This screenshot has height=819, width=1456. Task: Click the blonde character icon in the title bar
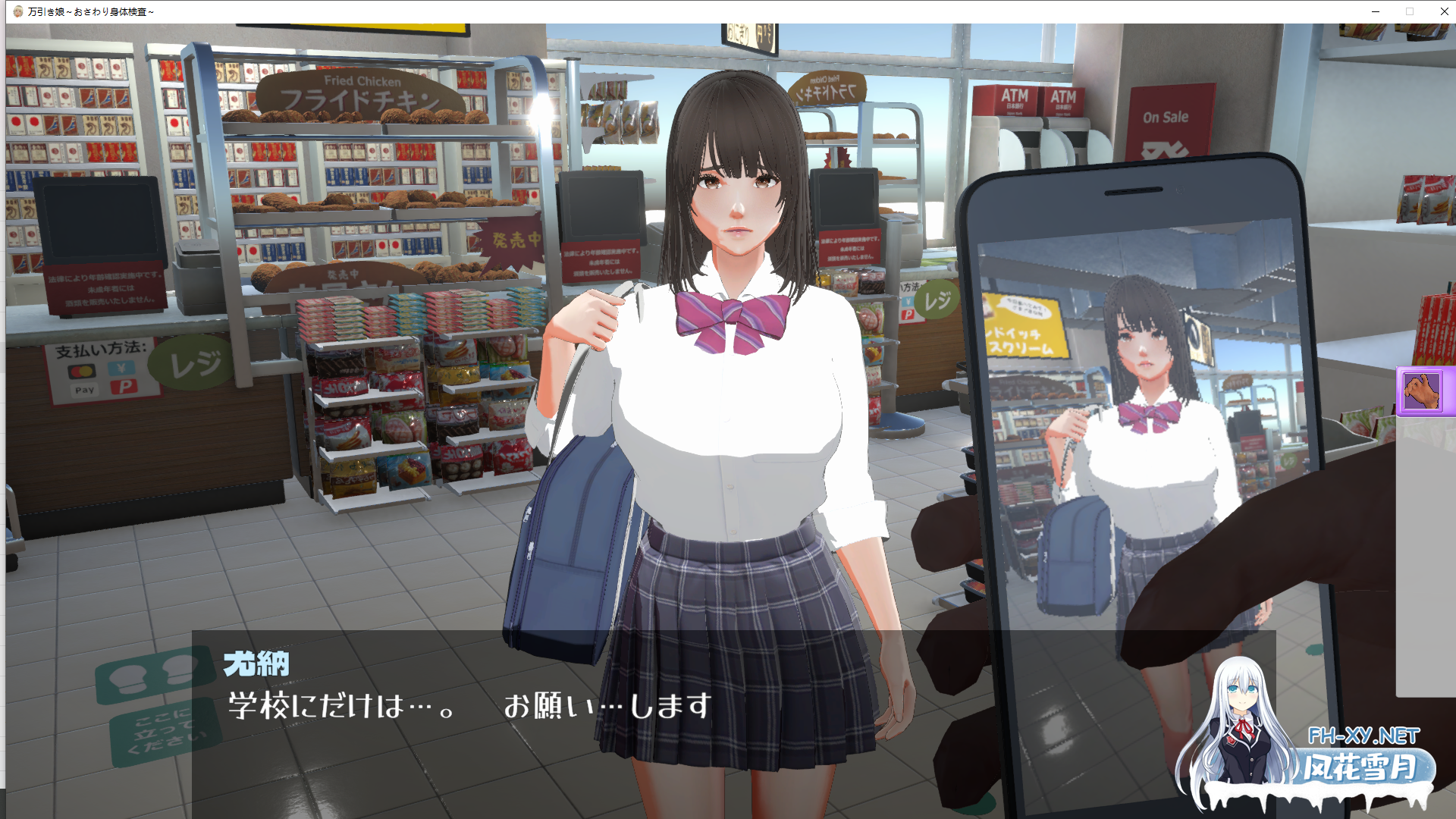[x=17, y=11]
